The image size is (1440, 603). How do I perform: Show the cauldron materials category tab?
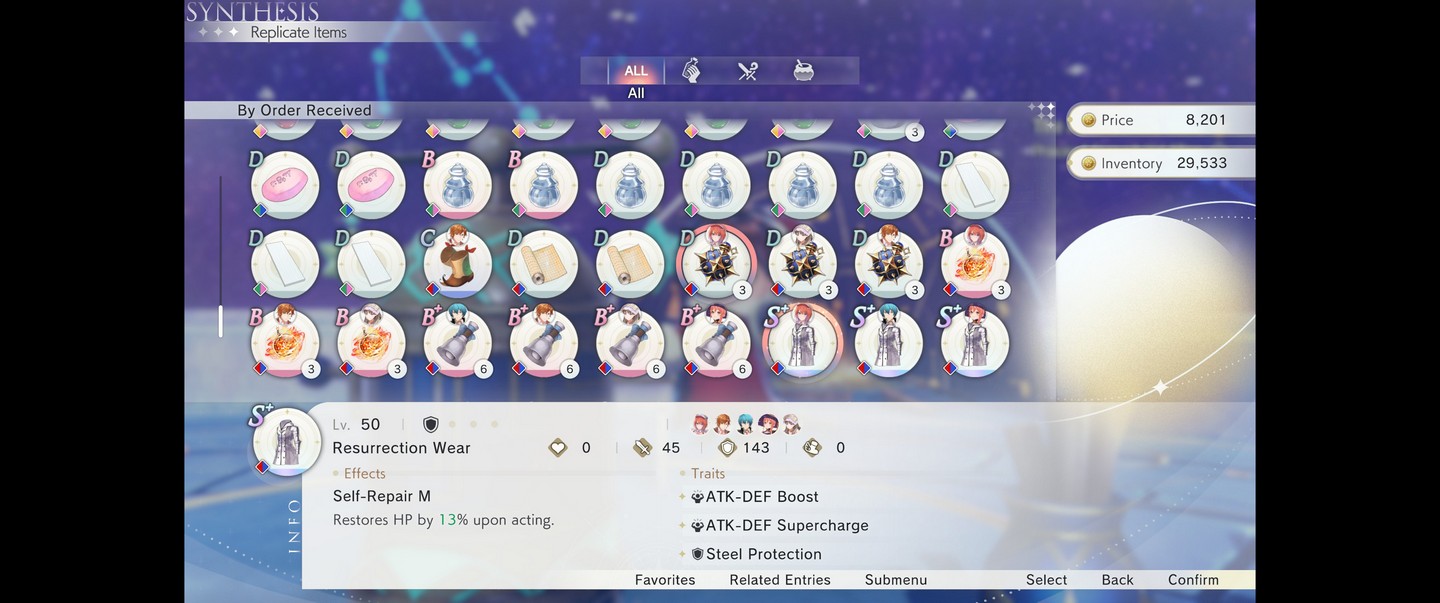(x=803, y=71)
